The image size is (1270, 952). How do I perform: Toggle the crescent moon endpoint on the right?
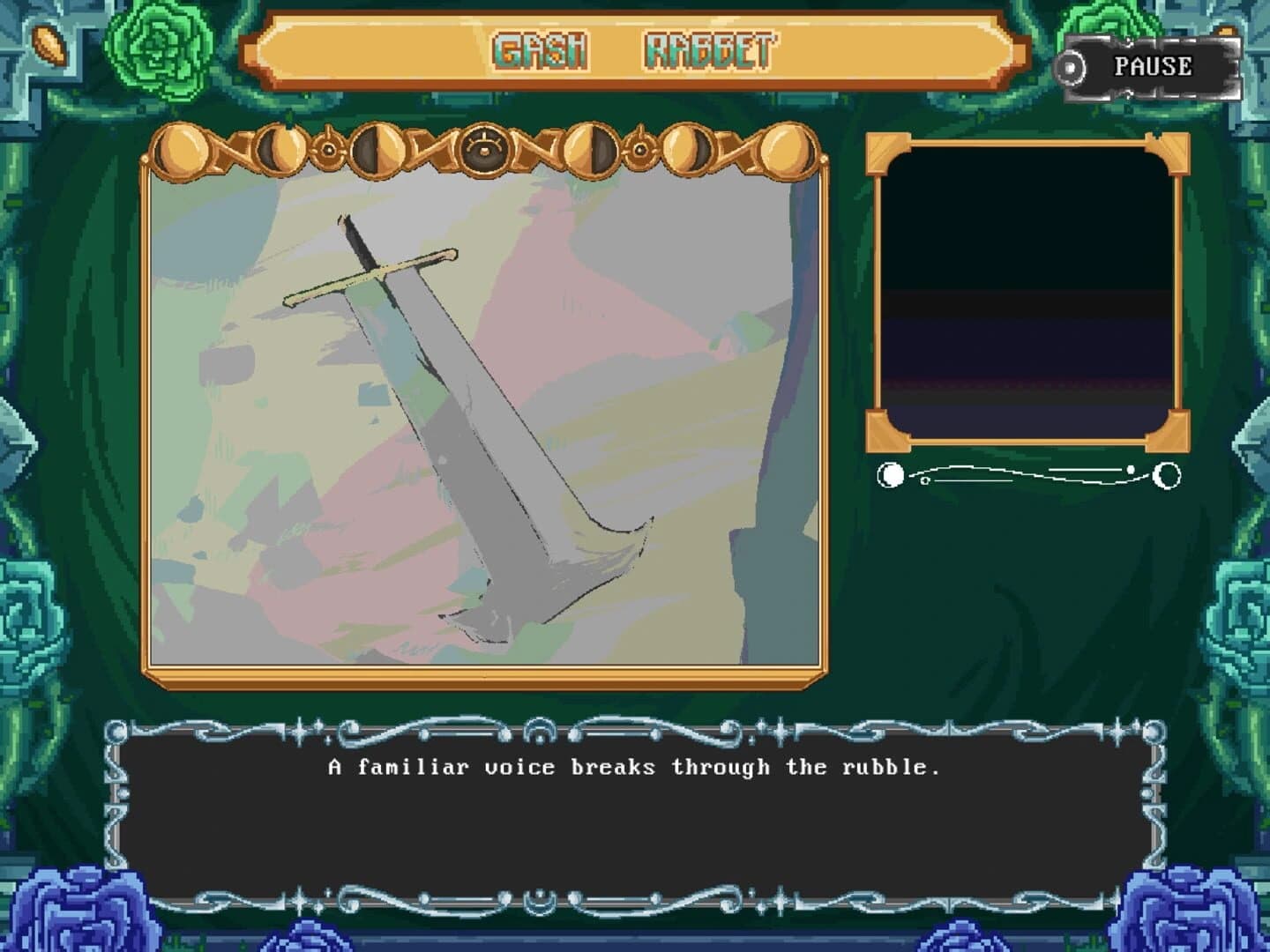(x=1166, y=475)
